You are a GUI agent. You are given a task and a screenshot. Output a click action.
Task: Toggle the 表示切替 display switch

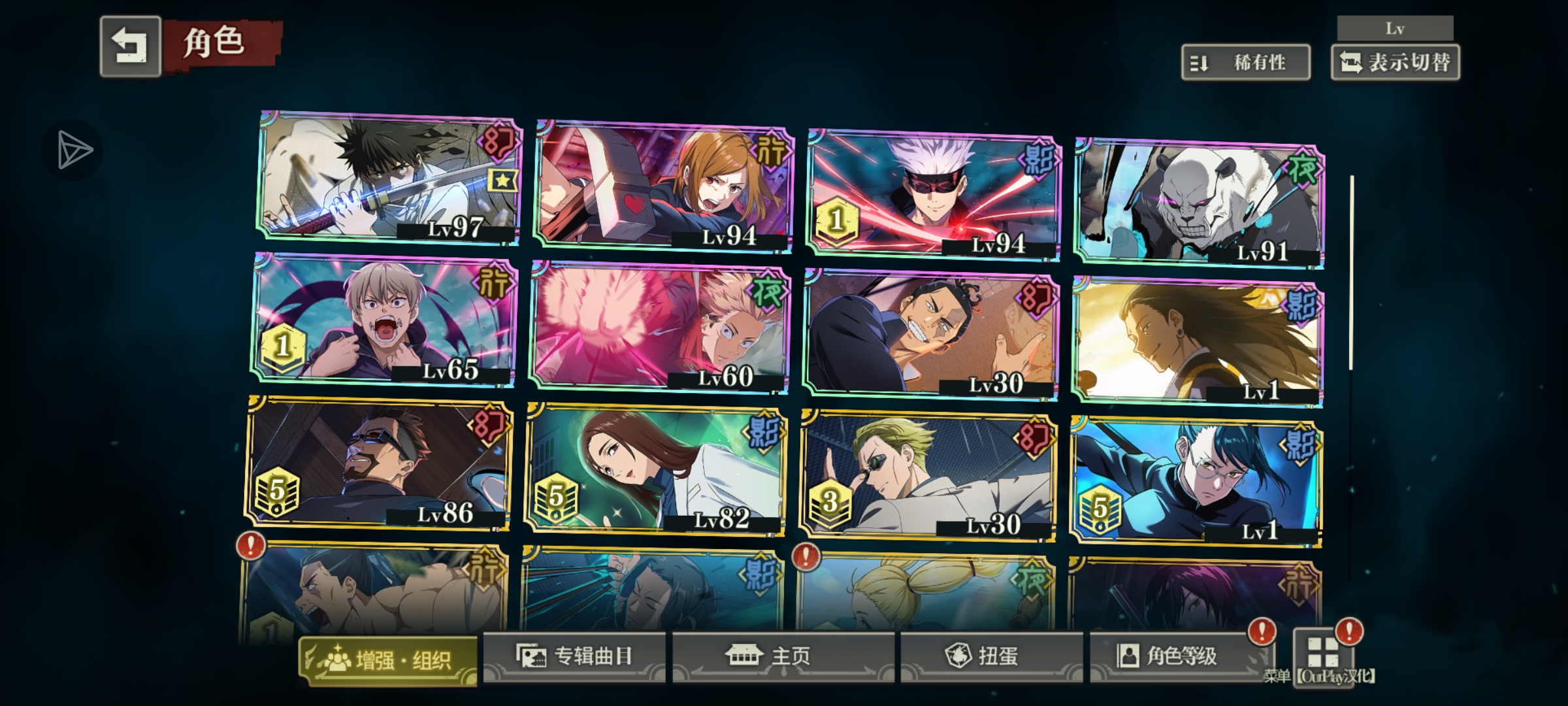click(x=1395, y=63)
